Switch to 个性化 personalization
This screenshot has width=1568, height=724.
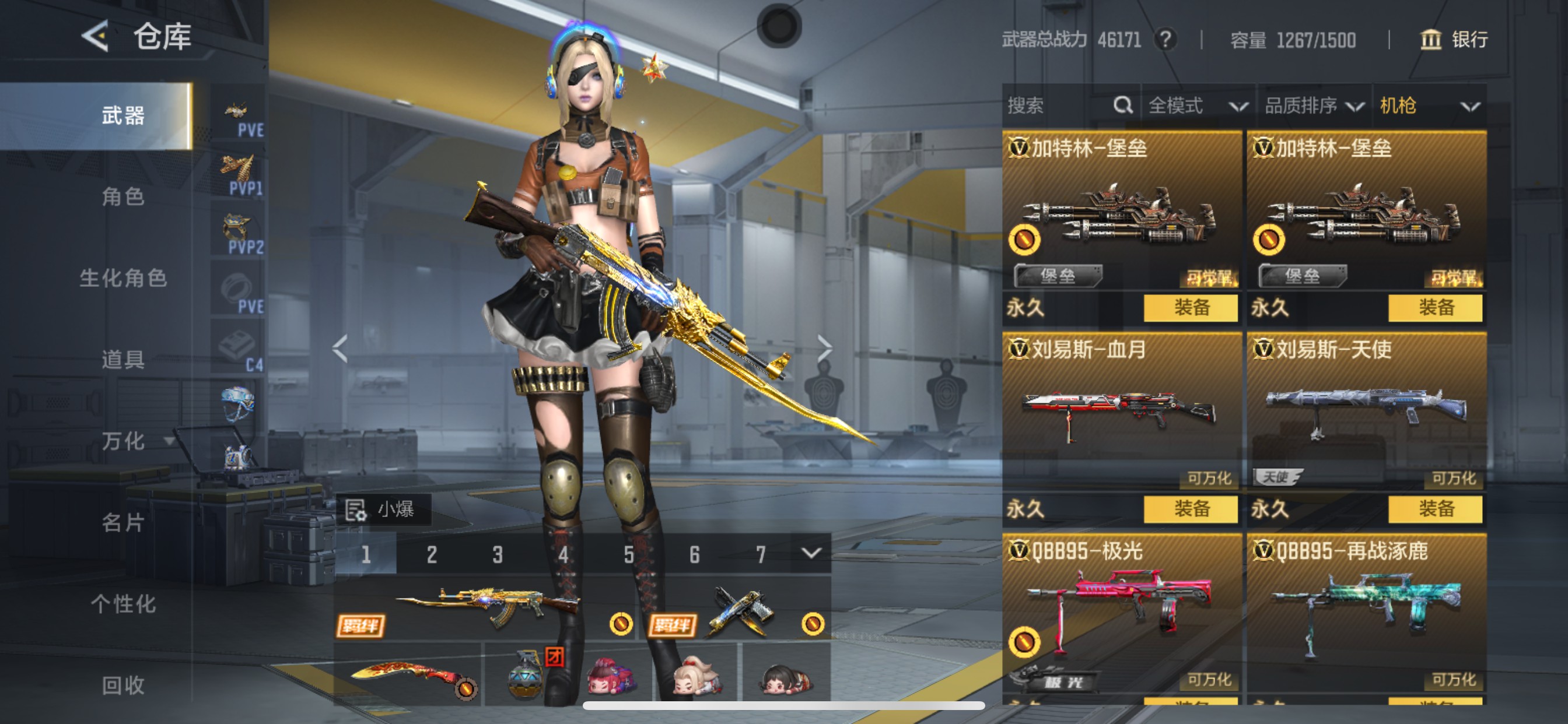(x=123, y=604)
